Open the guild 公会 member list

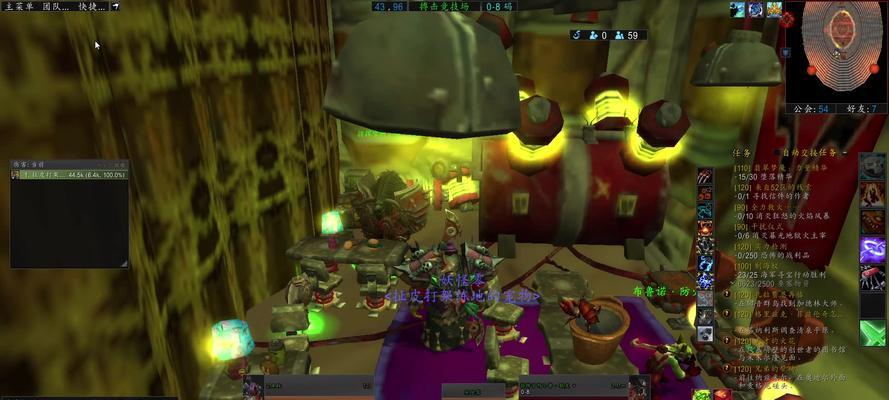(810, 109)
